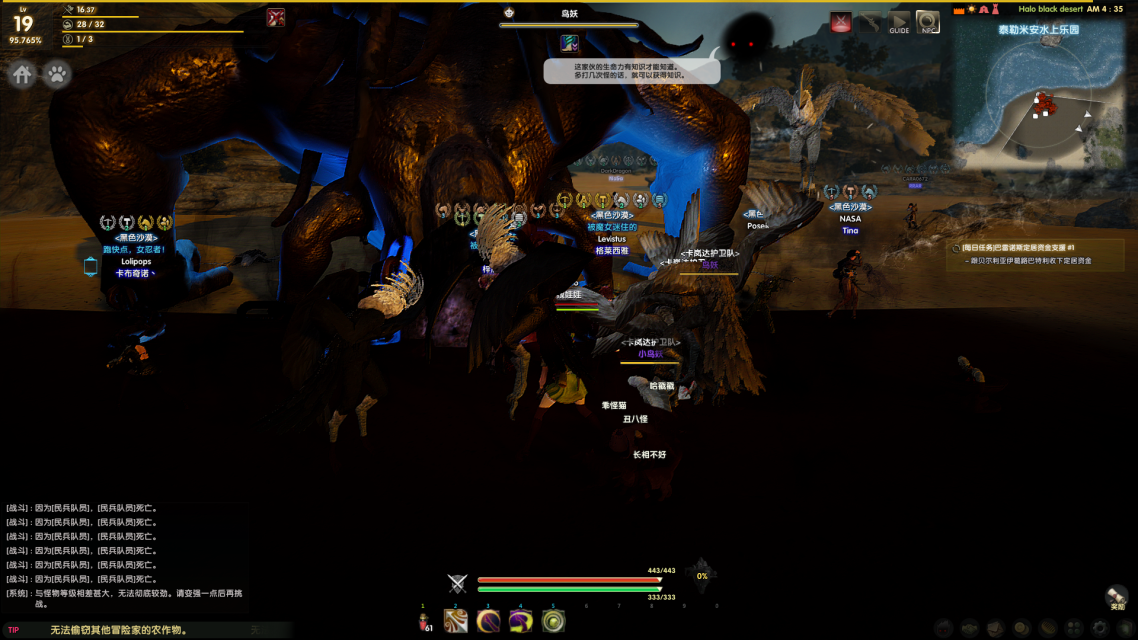Click the crossed-swords shield icon by the health bar
The height and width of the screenshot is (640, 1138).
[457, 584]
